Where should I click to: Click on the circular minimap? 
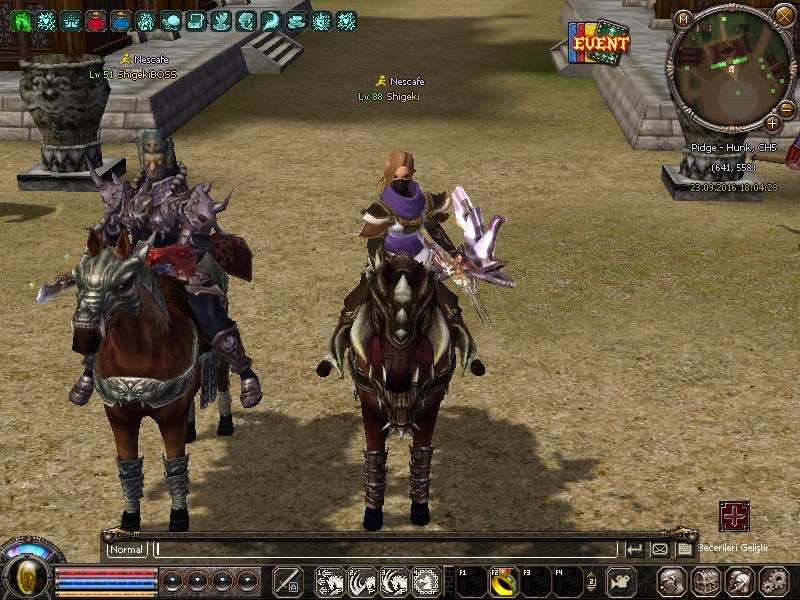(731, 68)
